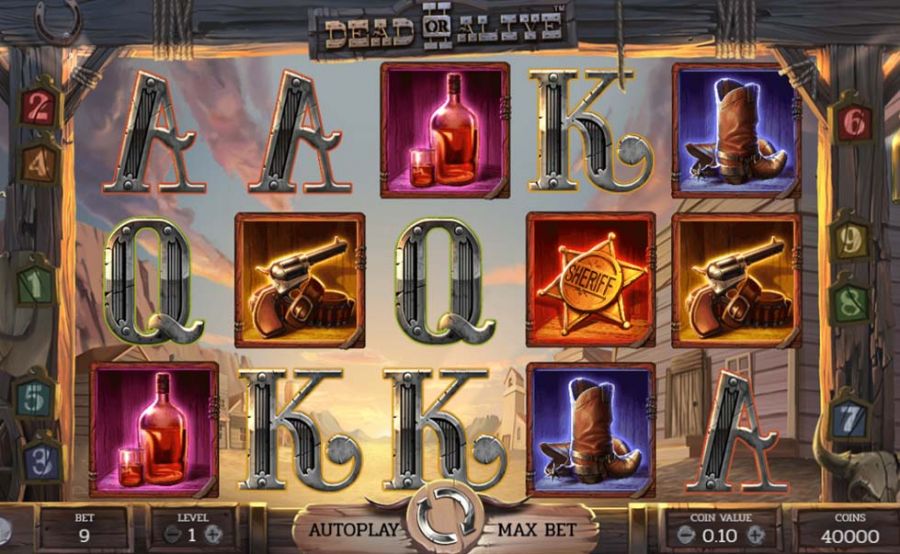The width and height of the screenshot is (900, 554).
Task: Select payline marker 4
Action: tap(38, 160)
